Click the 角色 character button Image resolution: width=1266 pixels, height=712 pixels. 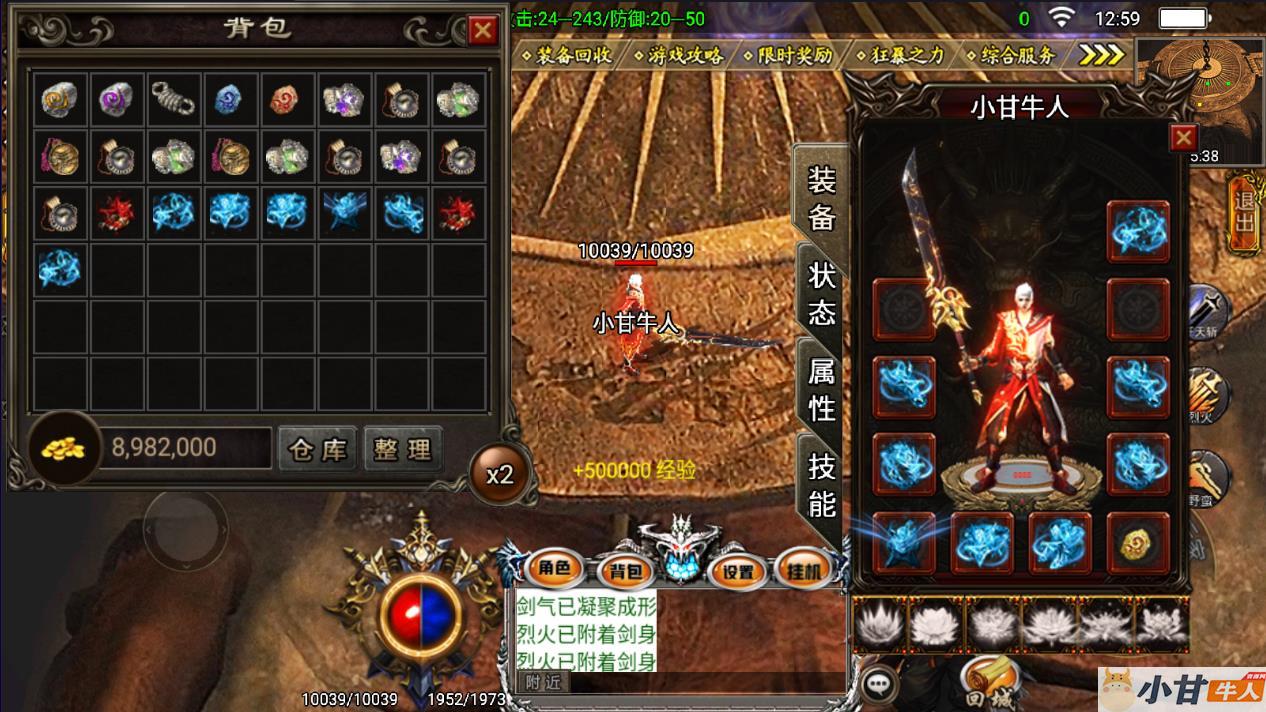tap(553, 570)
